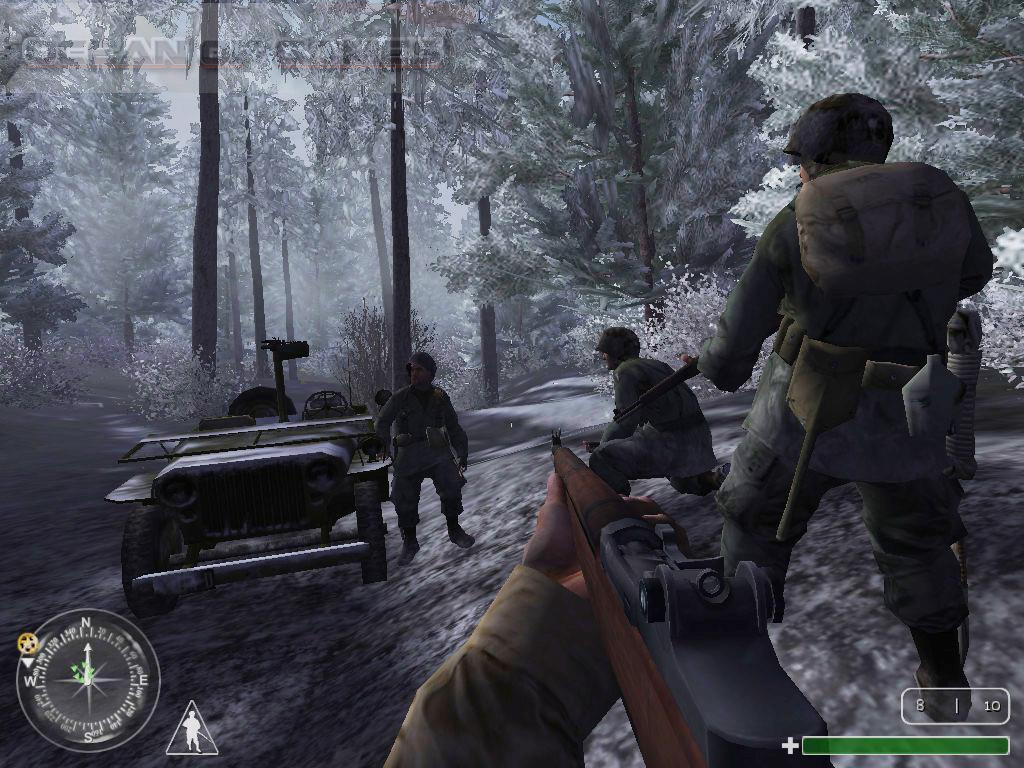1024x768 pixels.
Task: Select the standing soldier stance icon
Action: tap(192, 729)
